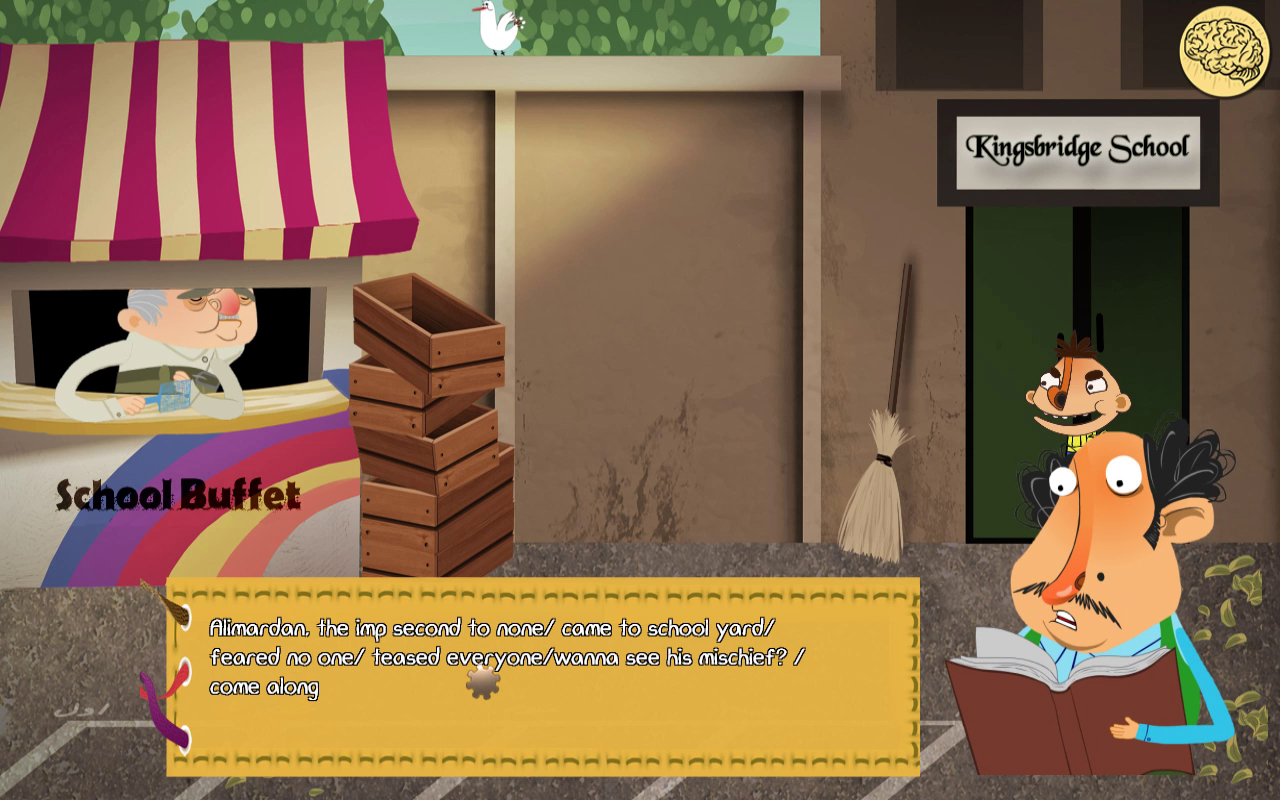Screen dimensions: 1280x800
Task: Click the gear loading icon in the dialog
Action: tap(482, 684)
